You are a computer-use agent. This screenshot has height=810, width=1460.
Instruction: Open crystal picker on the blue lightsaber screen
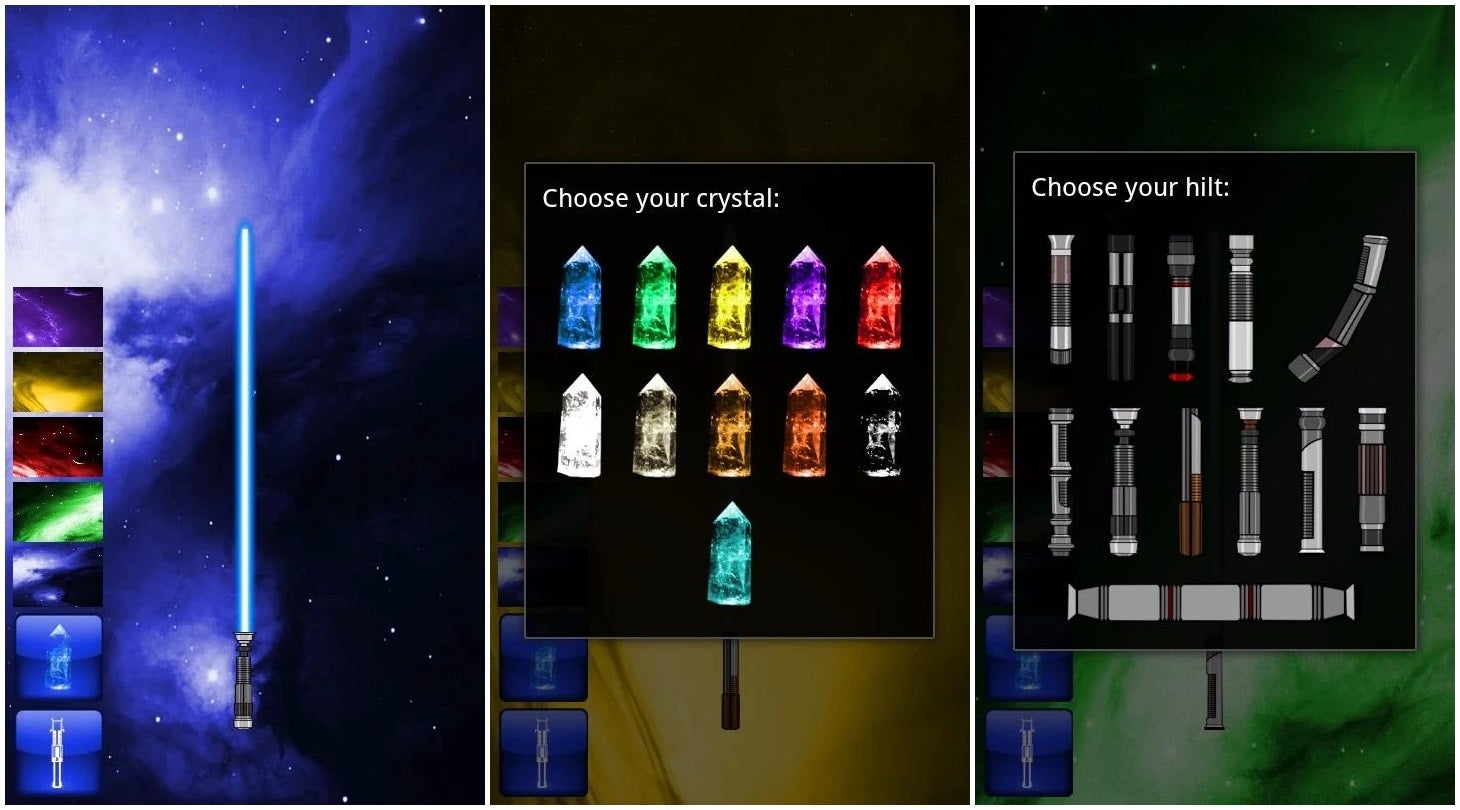pyautogui.click(x=59, y=657)
